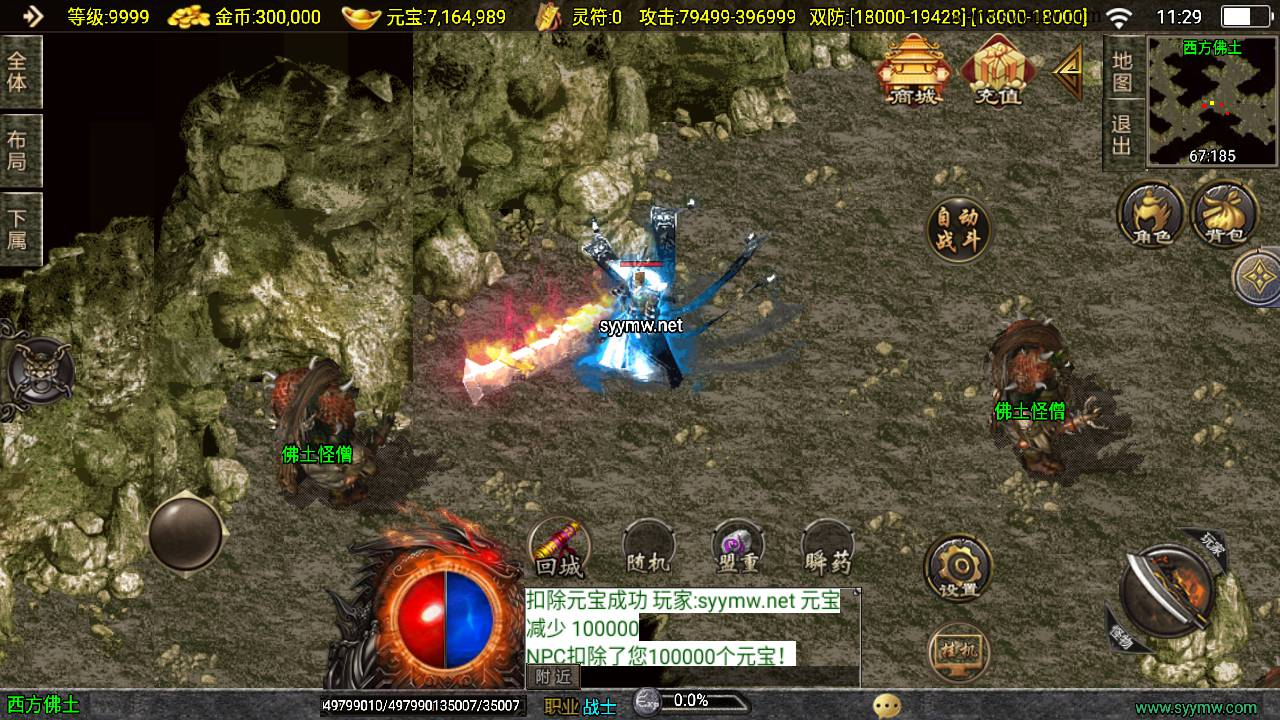Screen dimensions: 1280x720
Task: Switch to the 全体 tab
Action: click(x=18, y=71)
